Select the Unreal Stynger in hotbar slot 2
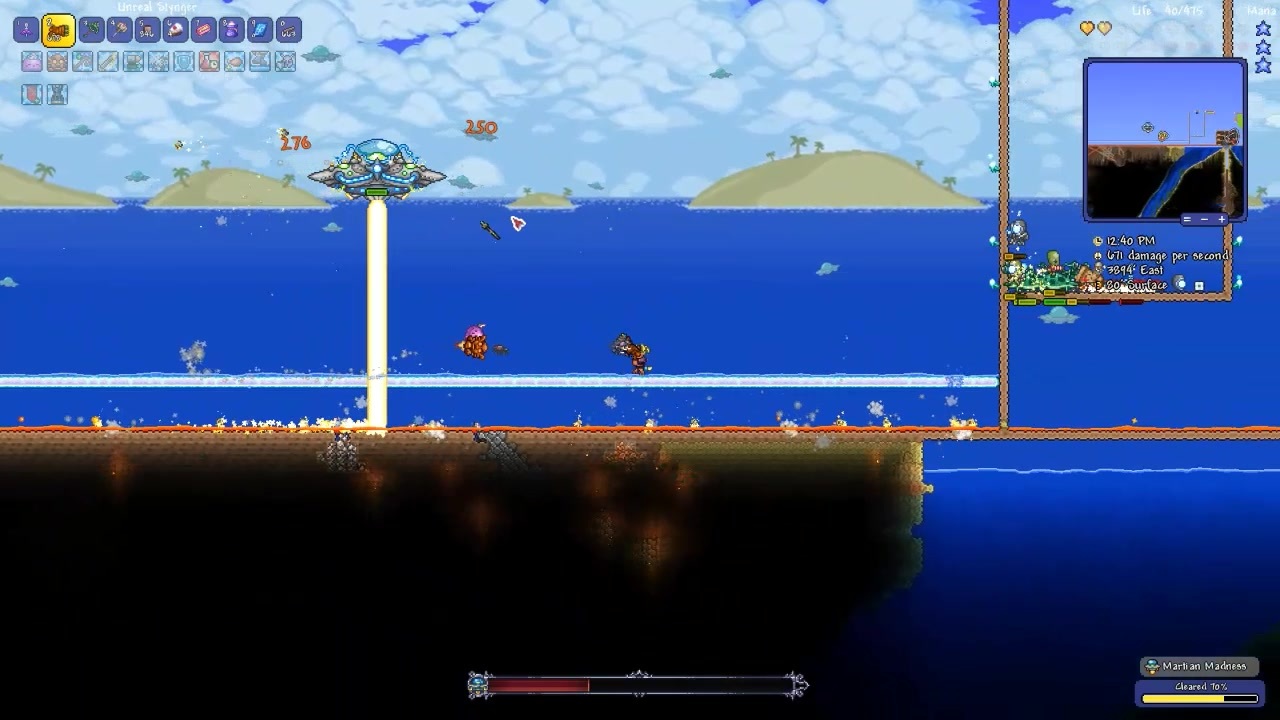1280x720 pixels. (x=59, y=30)
